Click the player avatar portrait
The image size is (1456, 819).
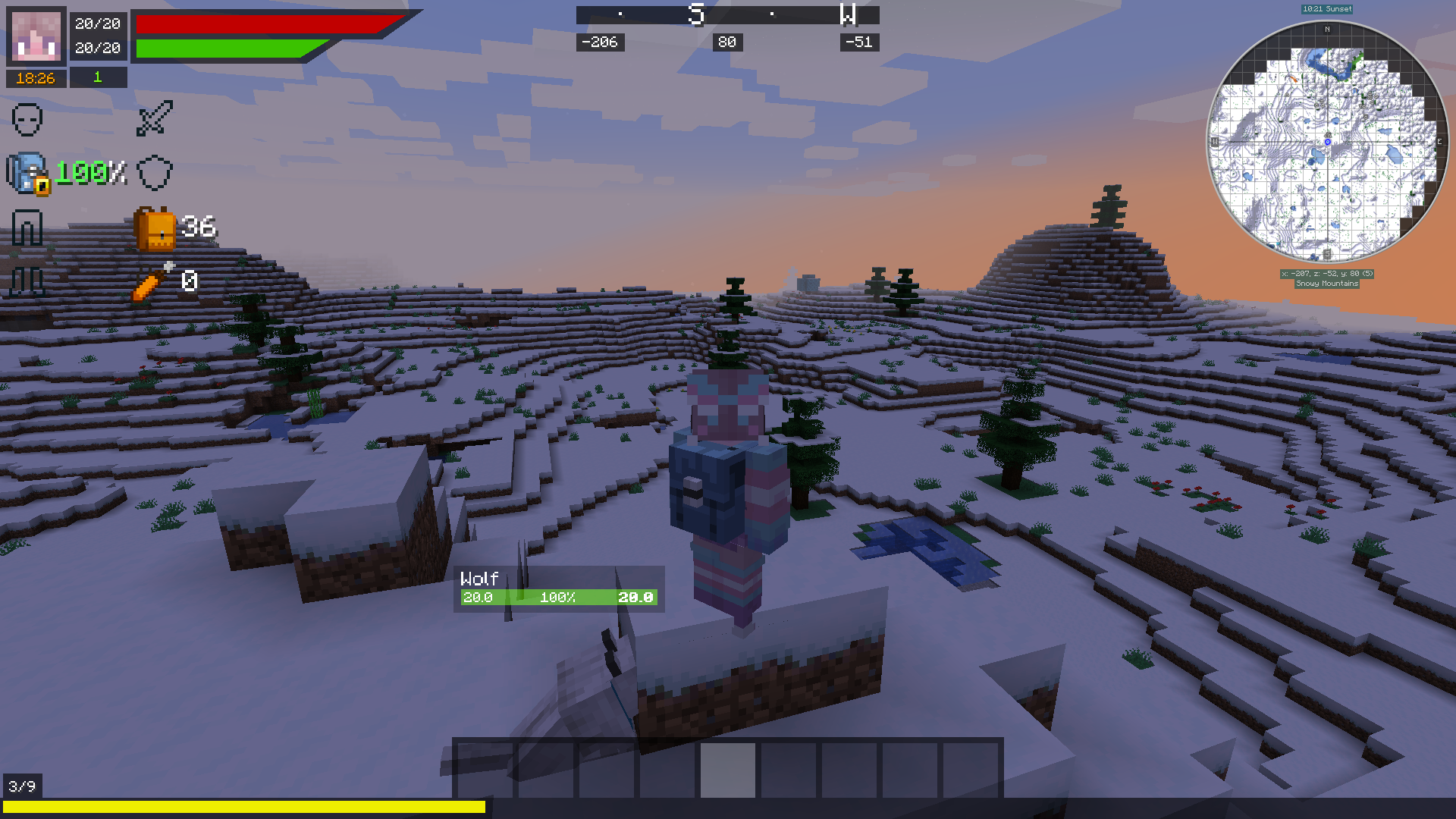(x=36, y=36)
